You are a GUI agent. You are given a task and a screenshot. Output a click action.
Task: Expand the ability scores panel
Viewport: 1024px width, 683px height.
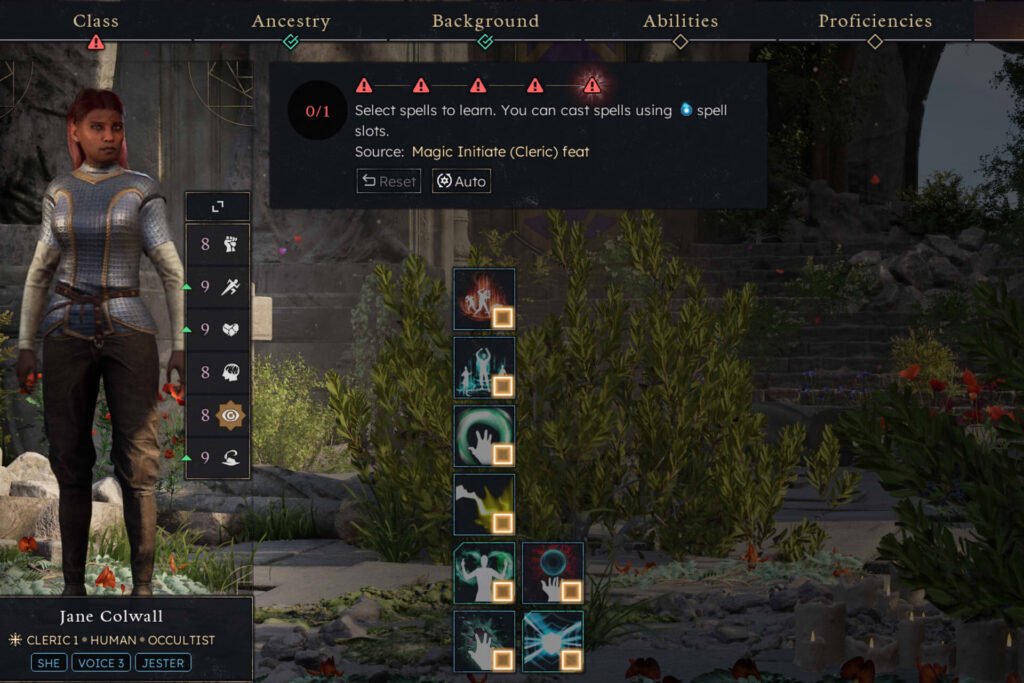(x=217, y=206)
